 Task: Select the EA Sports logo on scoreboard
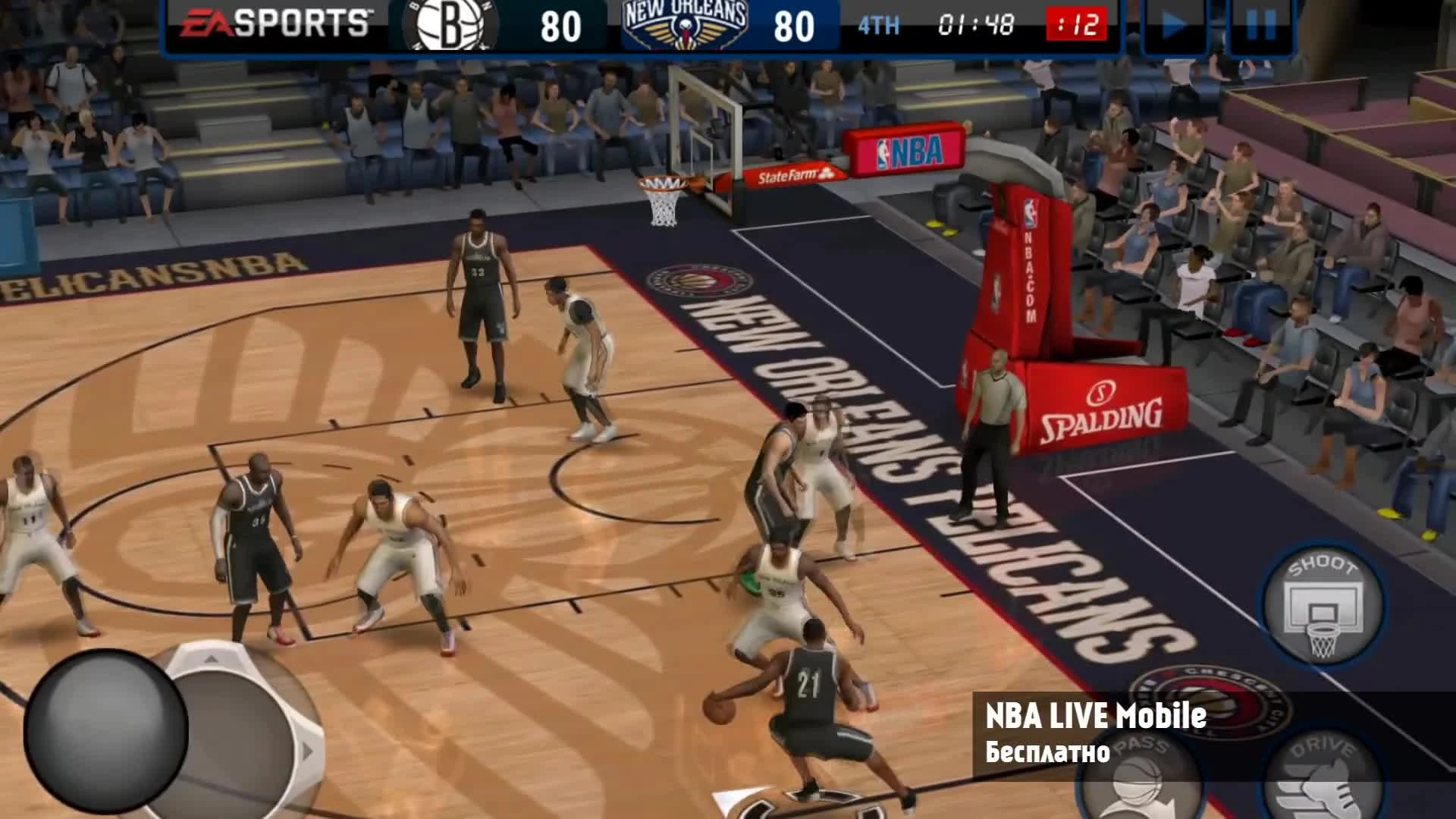(273, 24)
